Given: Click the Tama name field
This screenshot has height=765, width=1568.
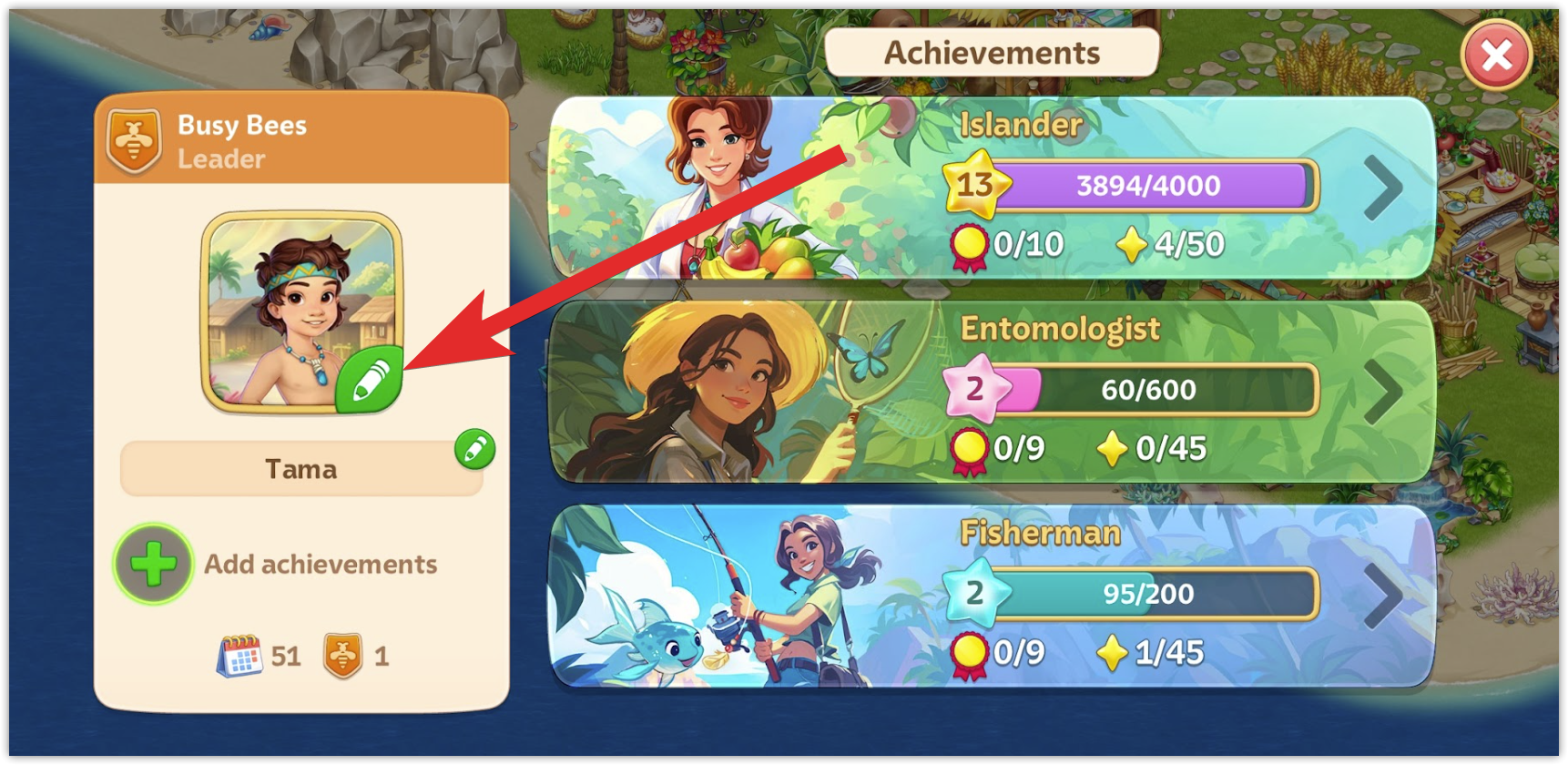Looking at the screenshot, I should [300, 470].
